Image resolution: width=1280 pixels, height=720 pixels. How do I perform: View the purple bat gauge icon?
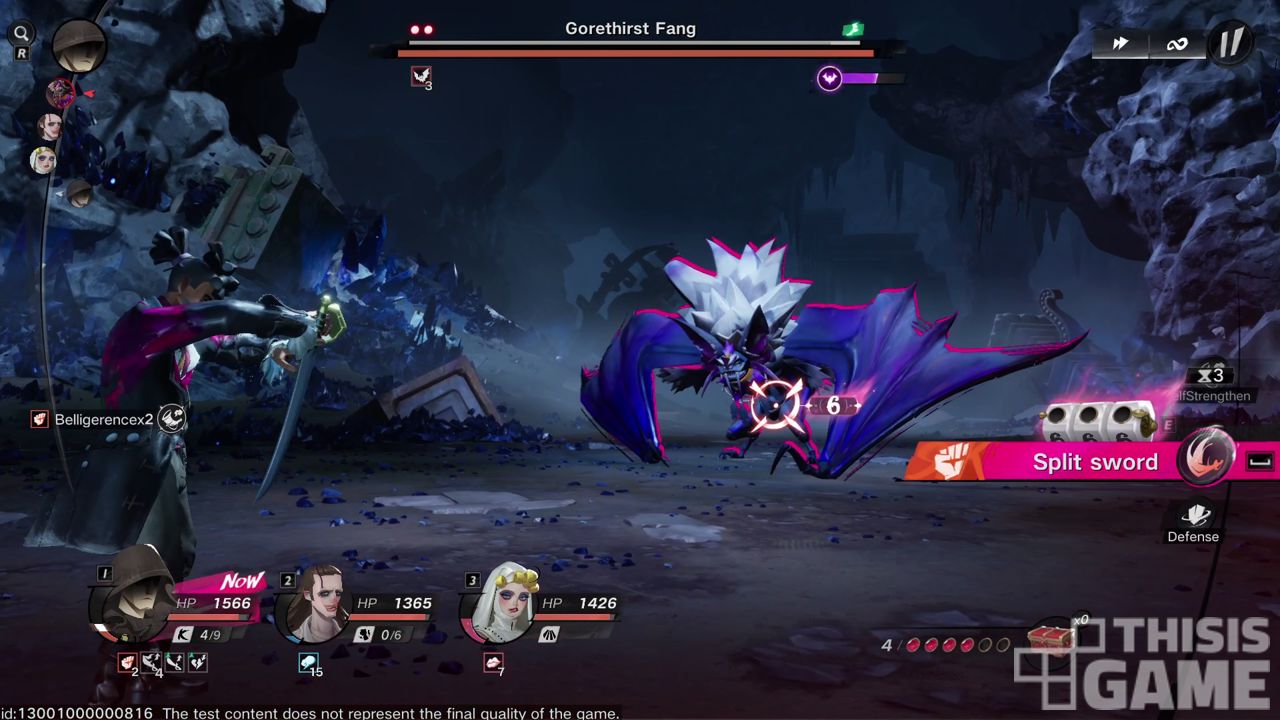click(829, 78)
